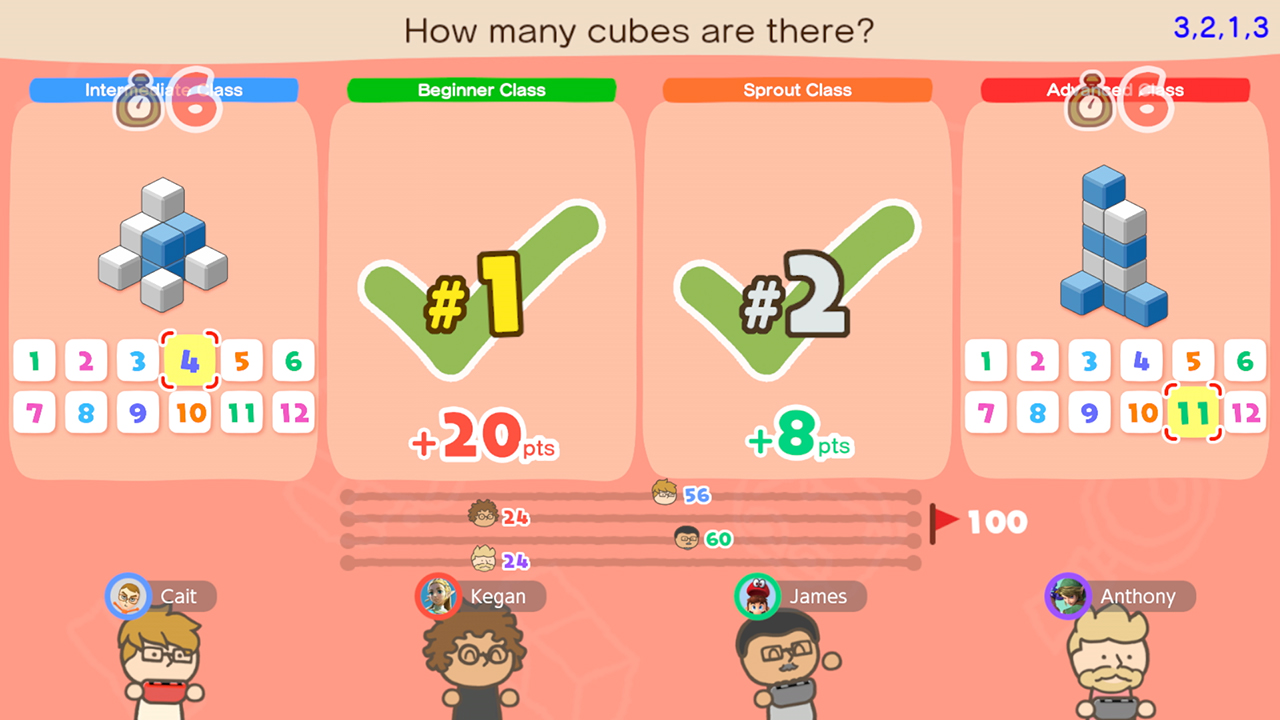The height and width of the screenshot is (720, 1280).
Task: Select answer 7 in the Intermediate panel
Action: click(x=34, y=413)
